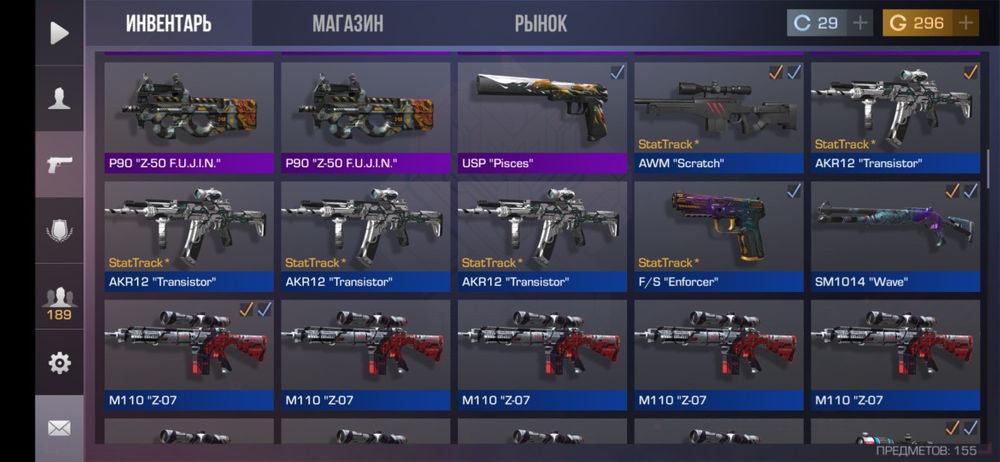Open the mail envelope inbox
The image size is (1000, 462).
pos(59,428)
